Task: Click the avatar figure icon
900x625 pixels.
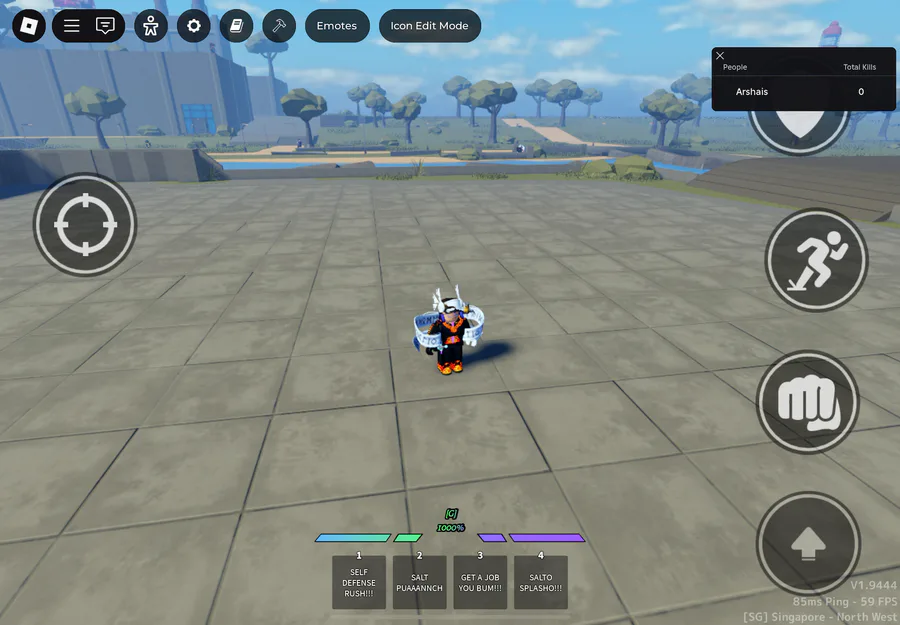Action: (151, 26)
